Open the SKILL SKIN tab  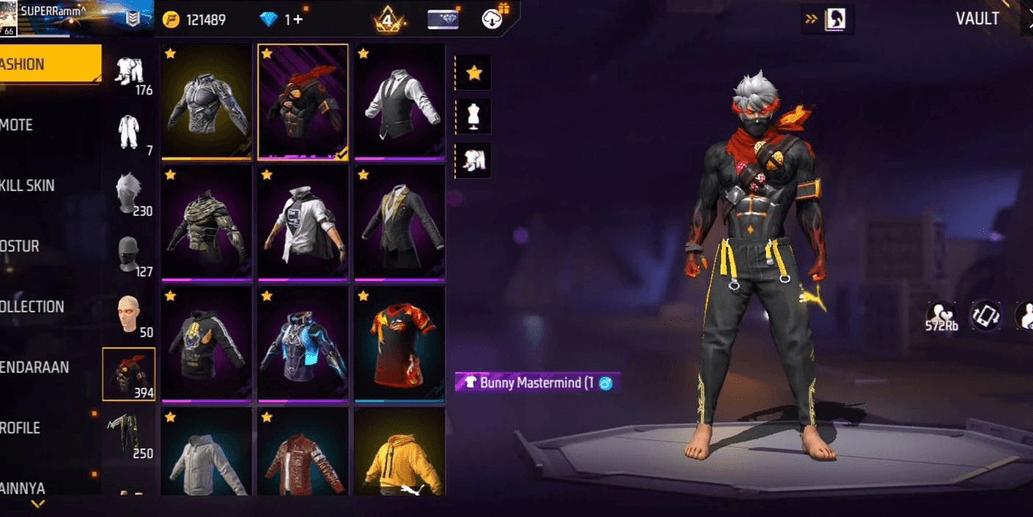[40, 186]
